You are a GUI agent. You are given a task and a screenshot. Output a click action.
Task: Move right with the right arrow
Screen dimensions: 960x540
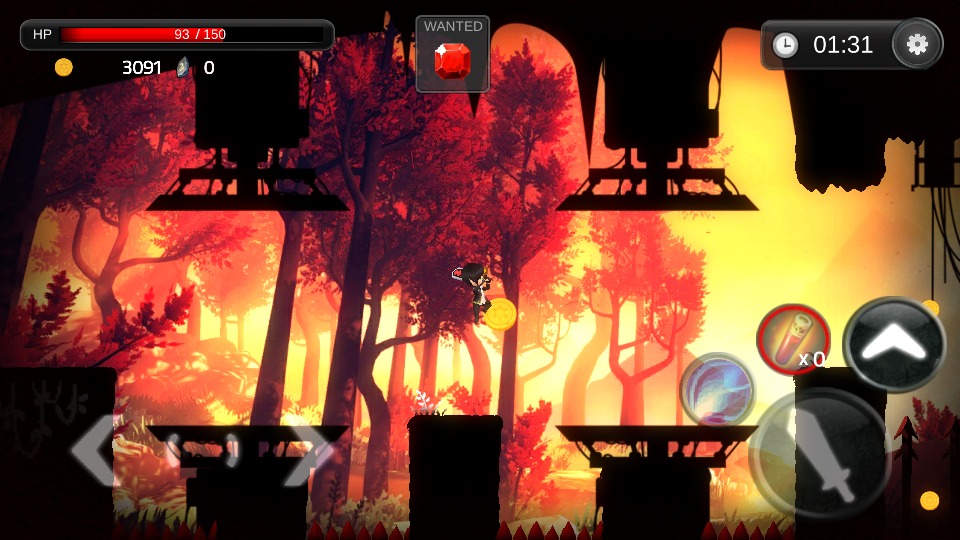(x=307, y=451)
